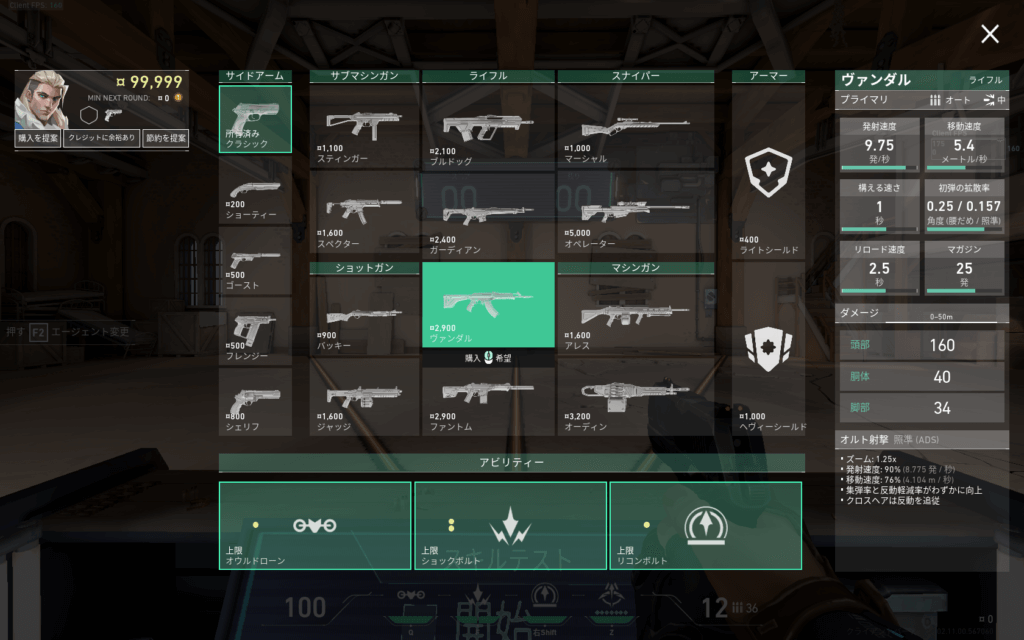1024x640 pixels.
Task: Close the buy menu with X
Action: click(990, 35)
